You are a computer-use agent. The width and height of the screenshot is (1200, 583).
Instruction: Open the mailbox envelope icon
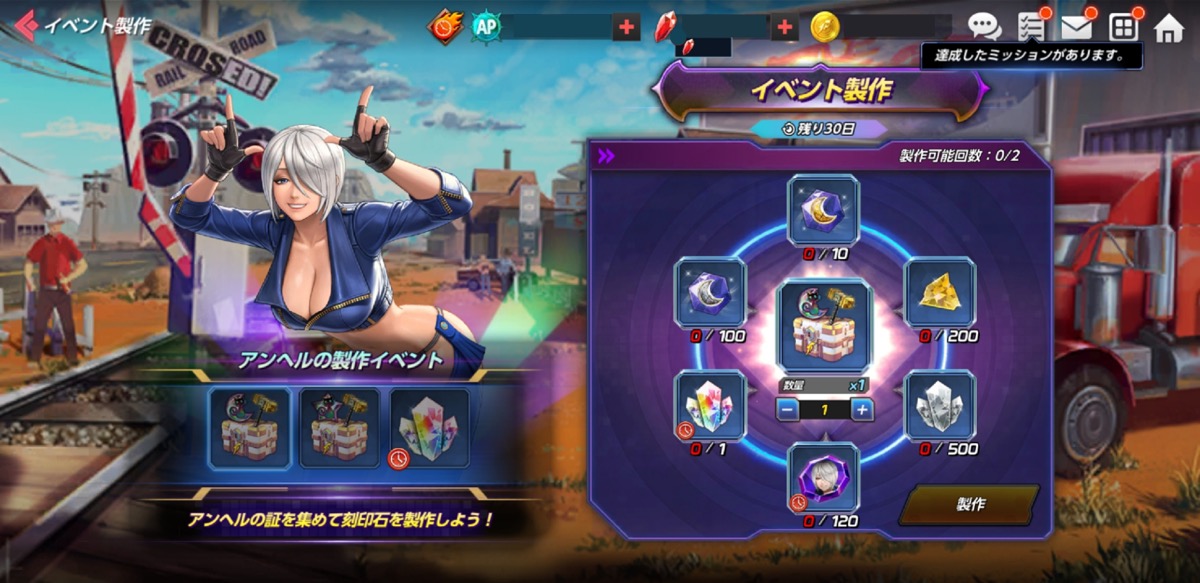coord(1076,27)
